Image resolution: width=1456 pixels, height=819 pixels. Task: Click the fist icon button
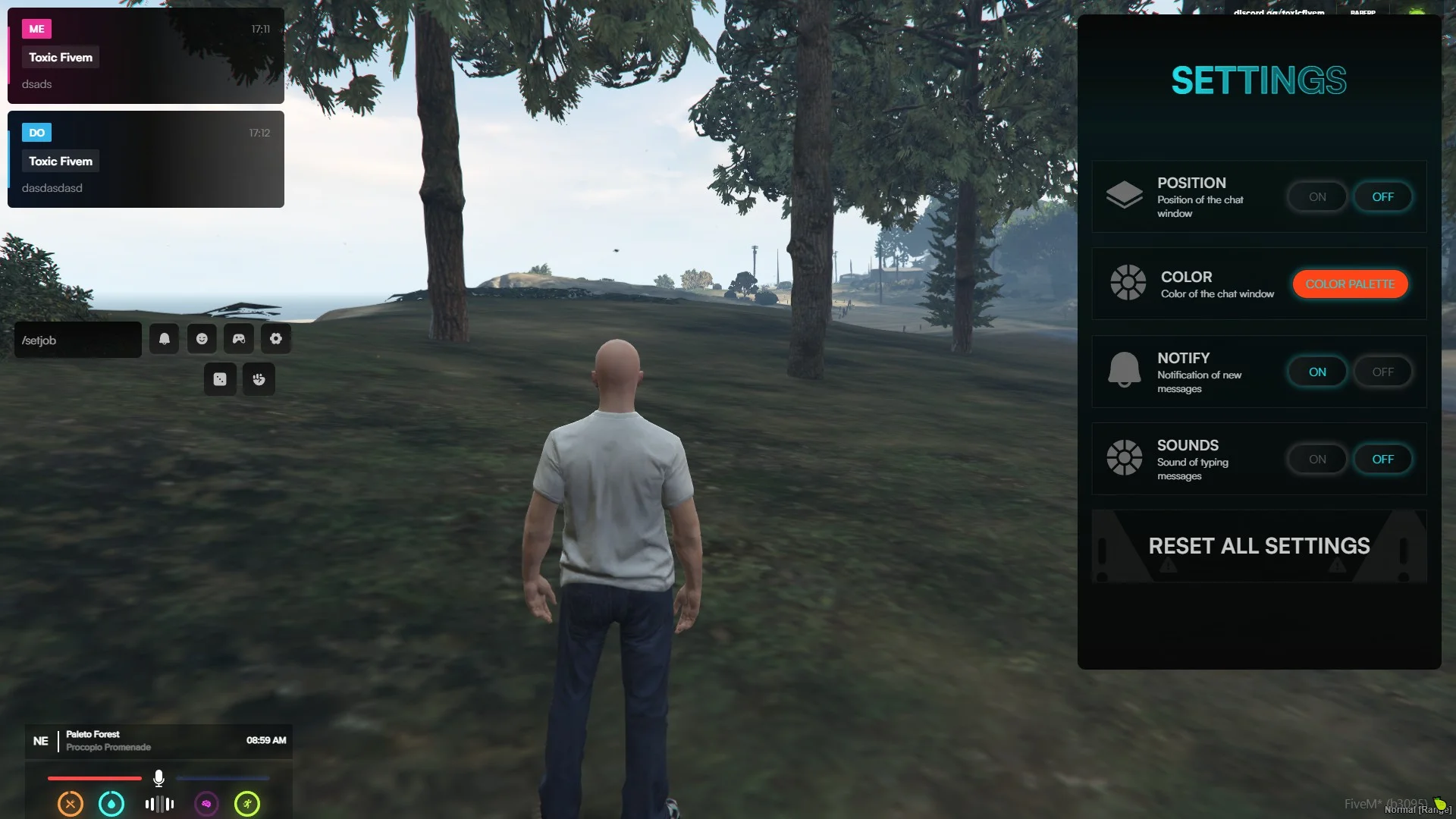click(x=259, y=379)
